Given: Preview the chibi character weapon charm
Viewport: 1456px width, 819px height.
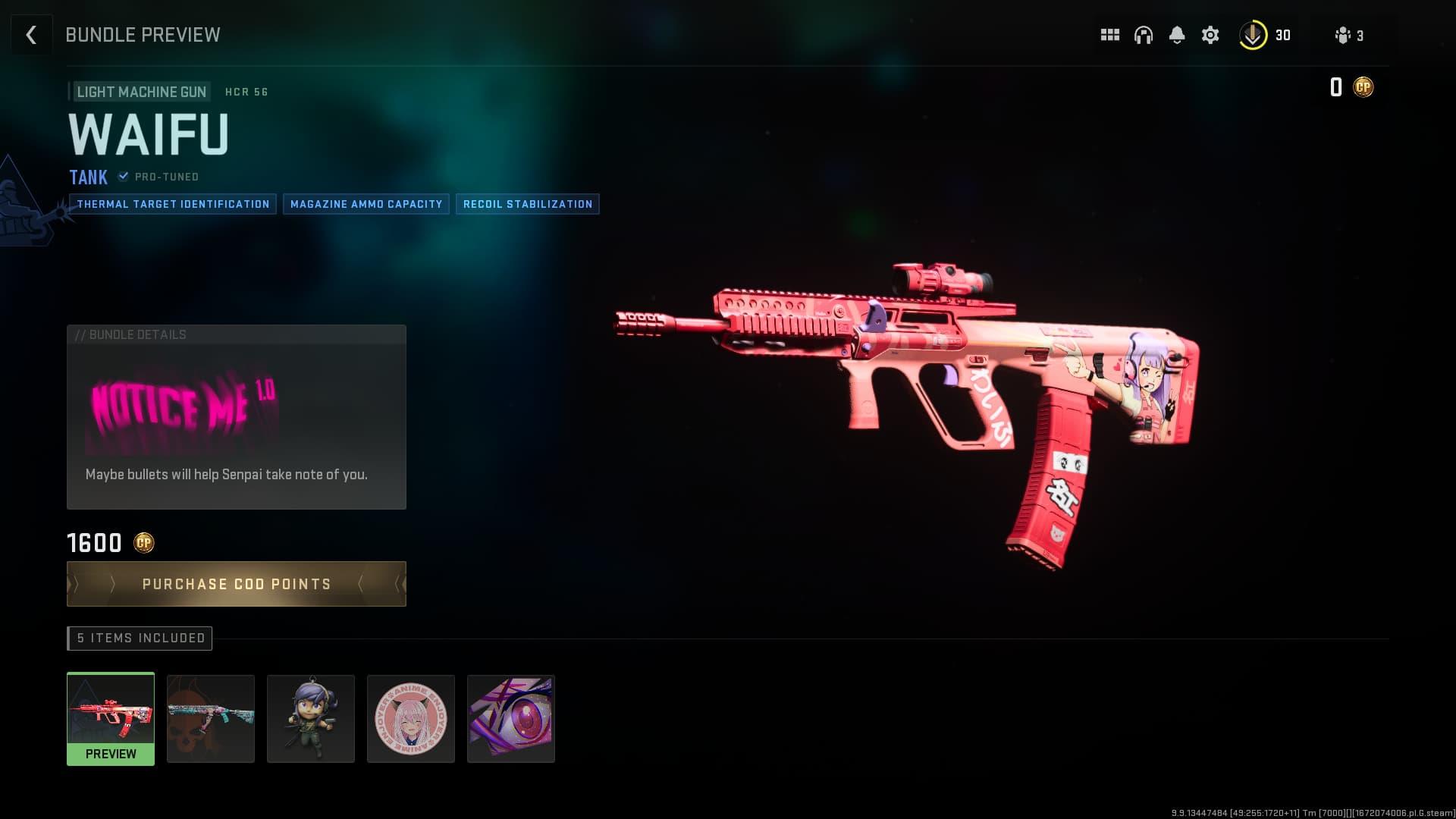Looking at the screenshot, I should pos(311,718).
